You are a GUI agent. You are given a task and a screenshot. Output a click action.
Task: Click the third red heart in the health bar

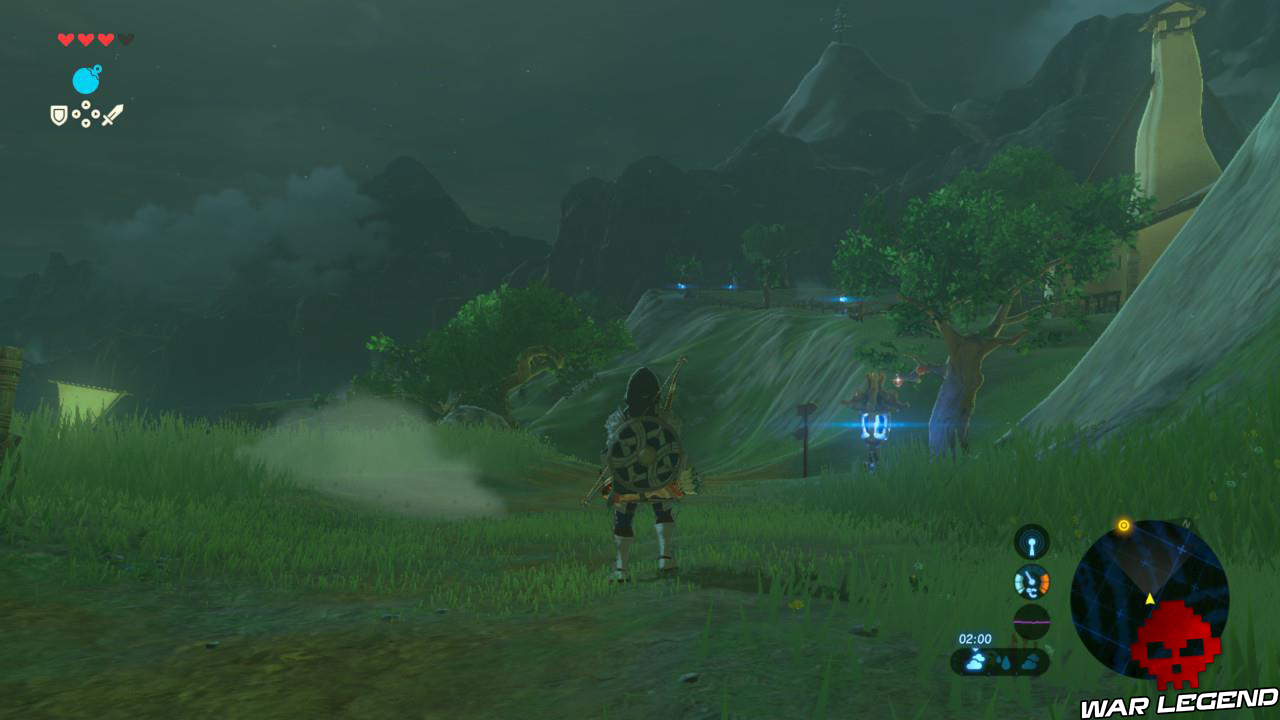point(105,39)
